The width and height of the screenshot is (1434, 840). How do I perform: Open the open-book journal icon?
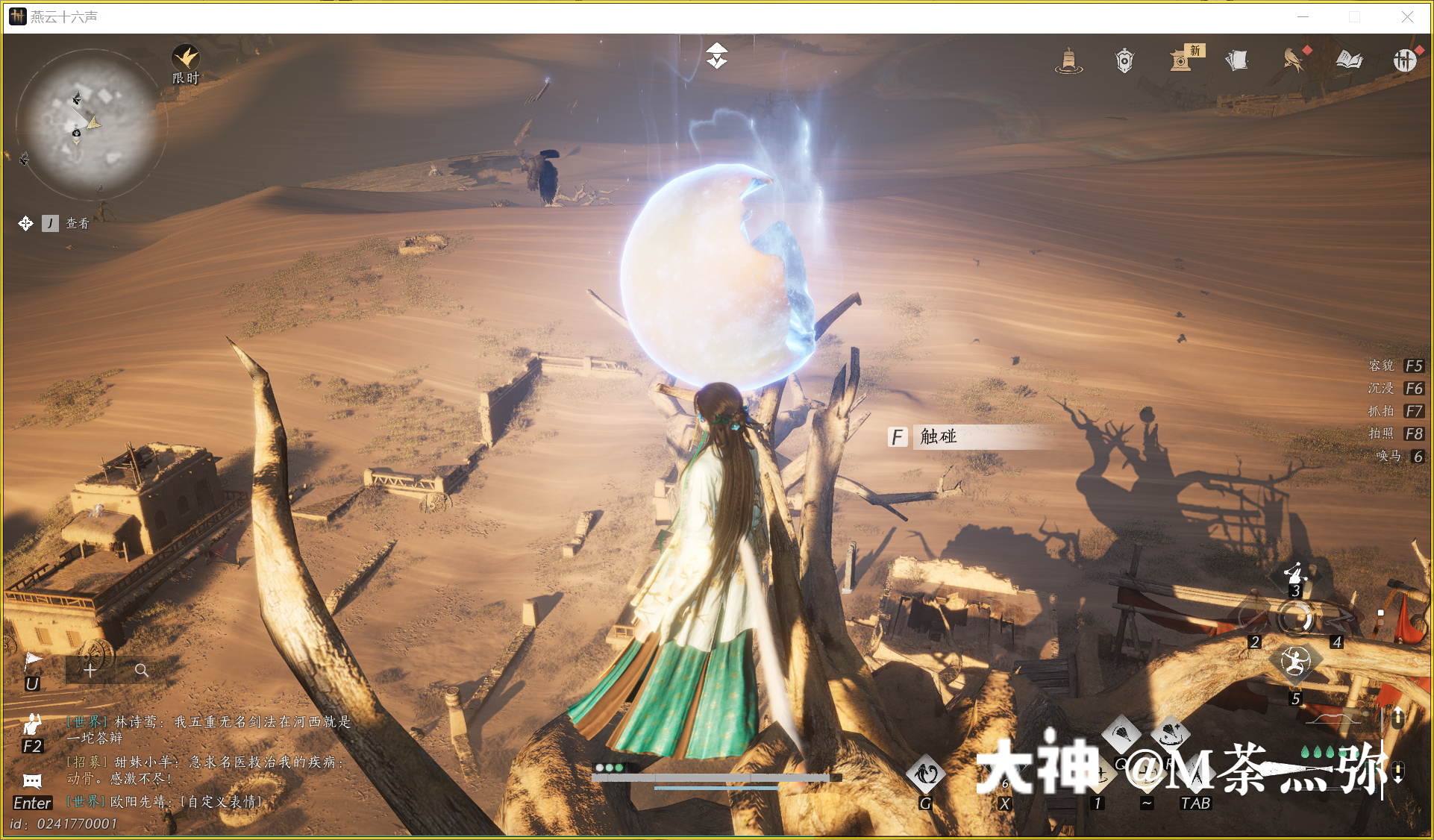(1349, 60)
